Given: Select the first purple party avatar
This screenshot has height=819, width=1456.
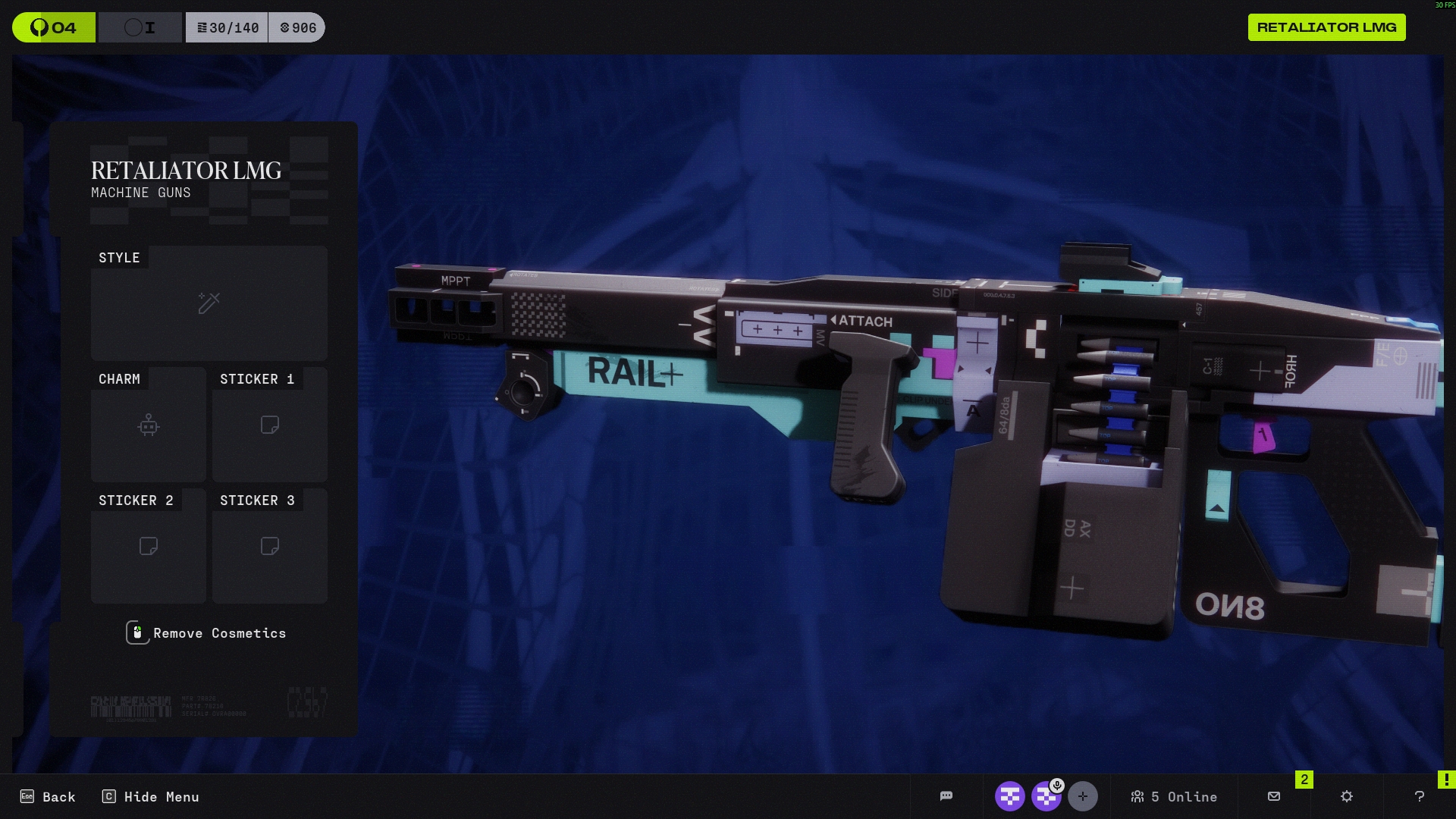Looking at the screenshot, I should [1009, 796].
